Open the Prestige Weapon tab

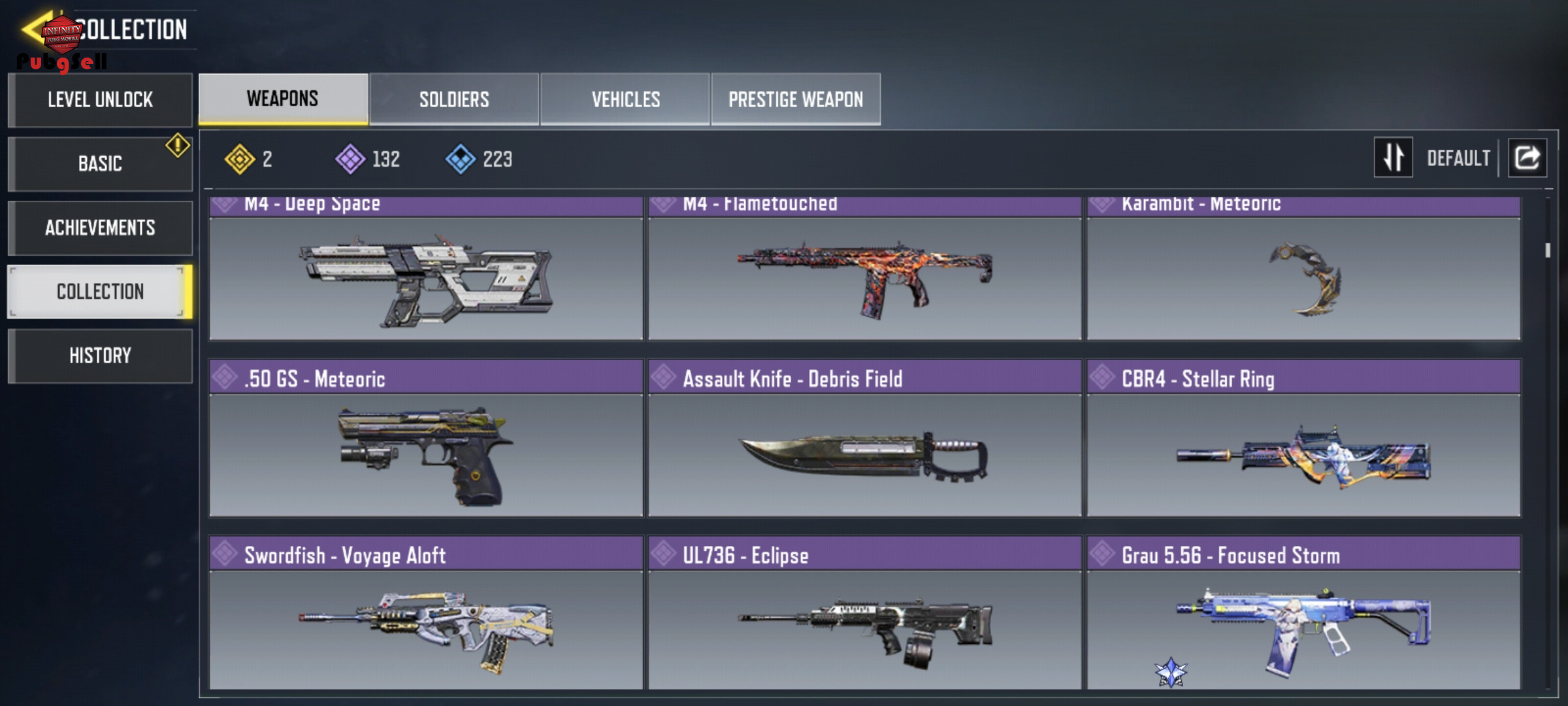click(796, 99)
